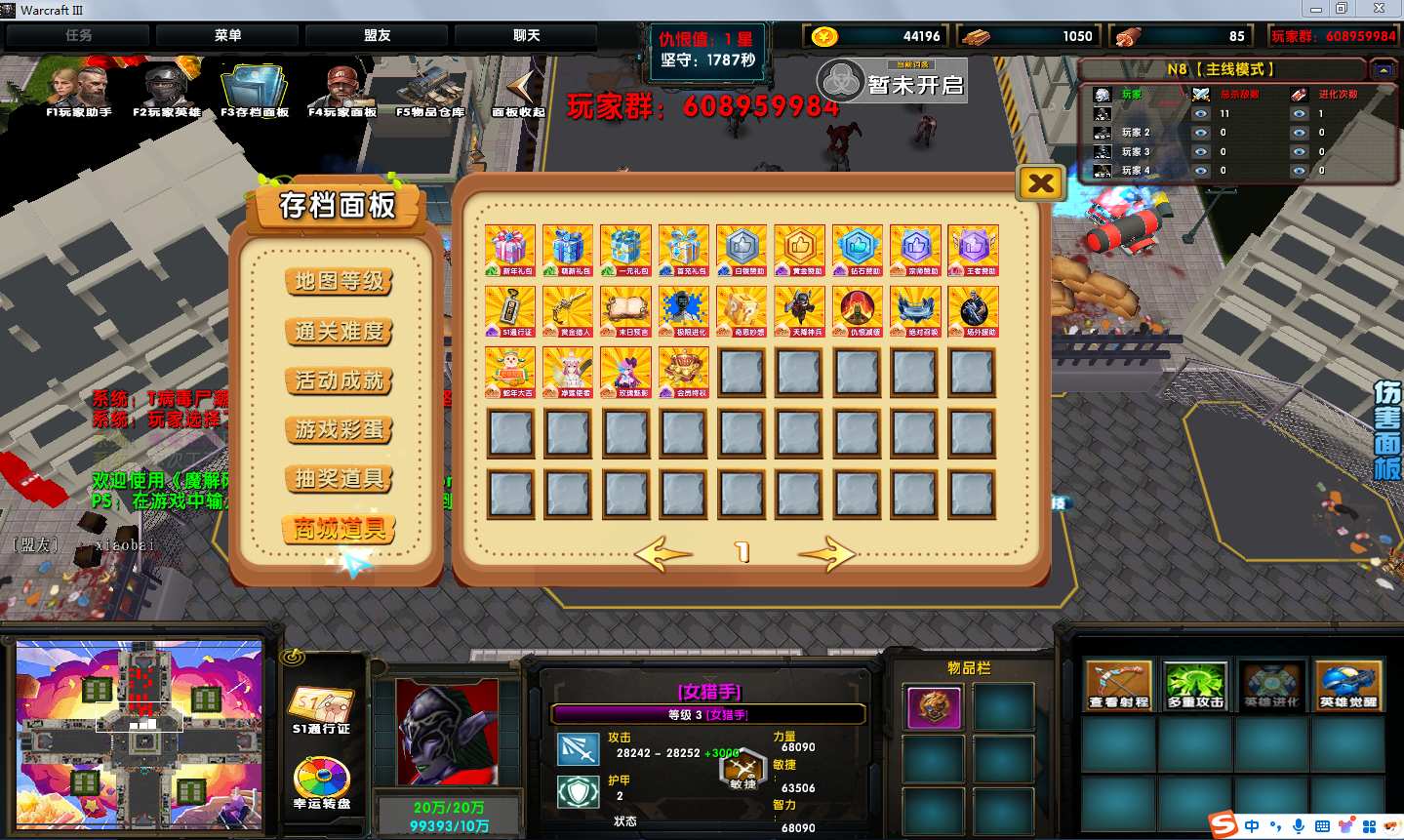Open the F1玩家助手 panel
This screenshot has width=1404, height=840.
pyautogui.click(x=78, y=90)
